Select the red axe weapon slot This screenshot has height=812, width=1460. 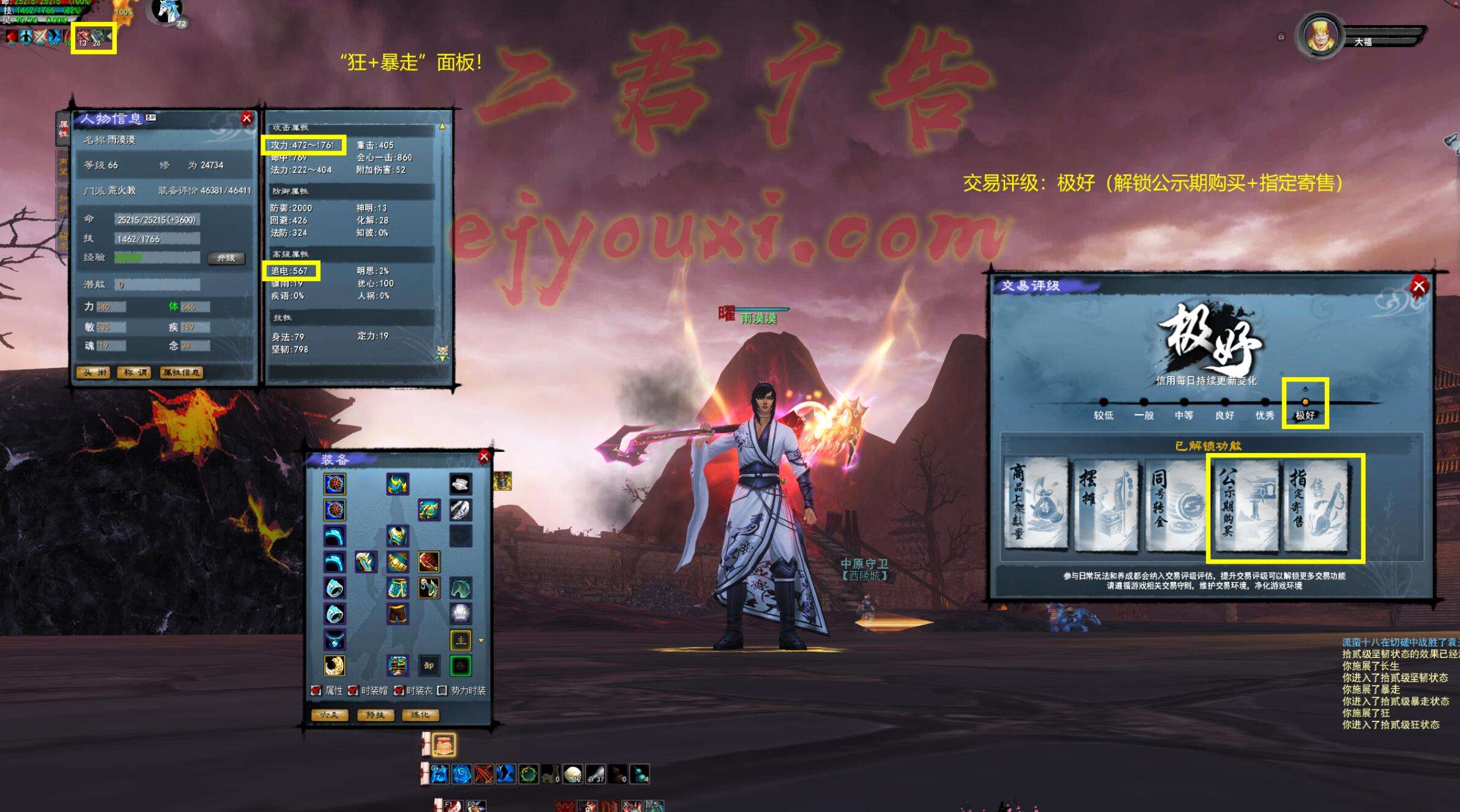point(429,561)
